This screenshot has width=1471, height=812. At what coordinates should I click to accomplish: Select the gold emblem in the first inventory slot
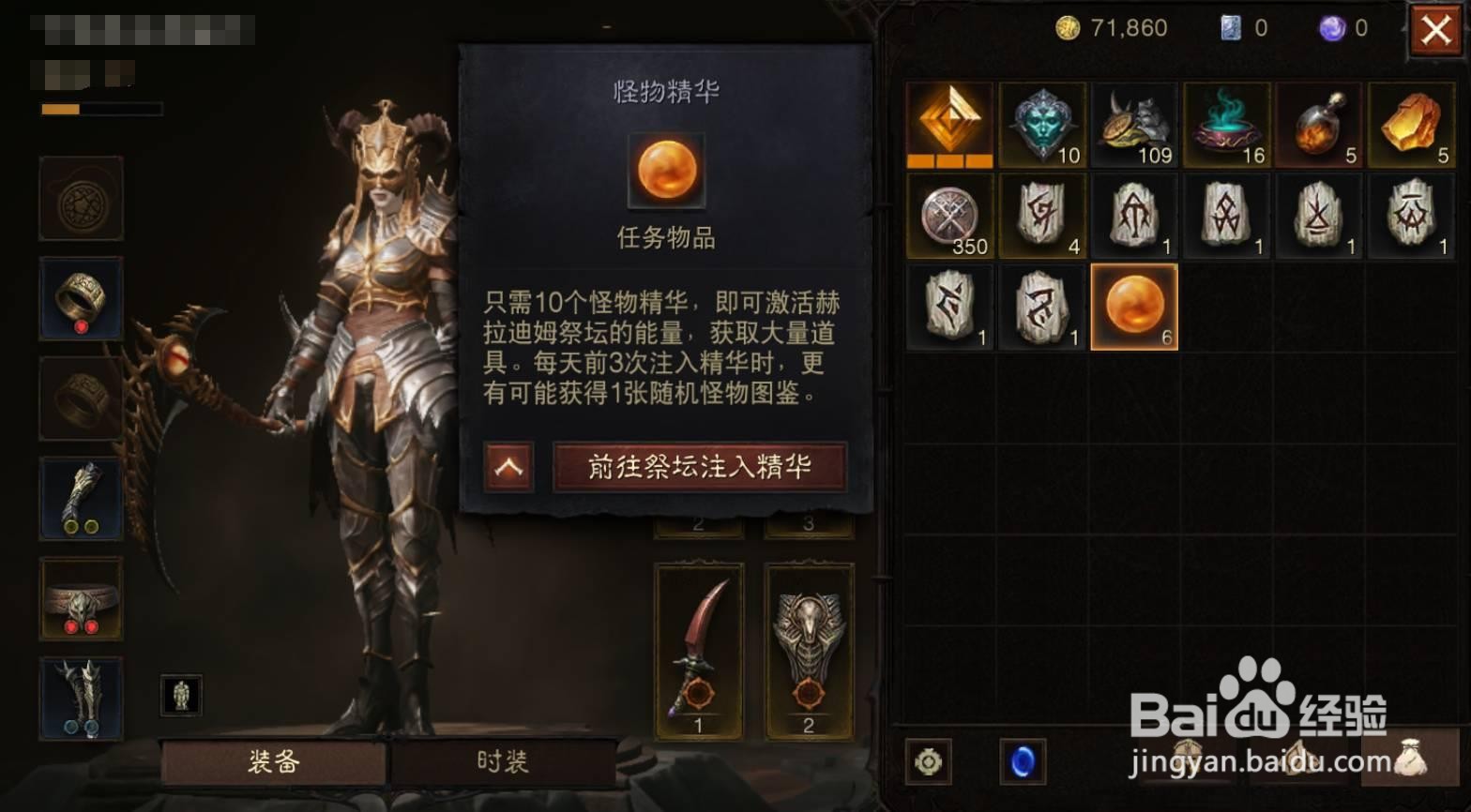pos(949,125)
